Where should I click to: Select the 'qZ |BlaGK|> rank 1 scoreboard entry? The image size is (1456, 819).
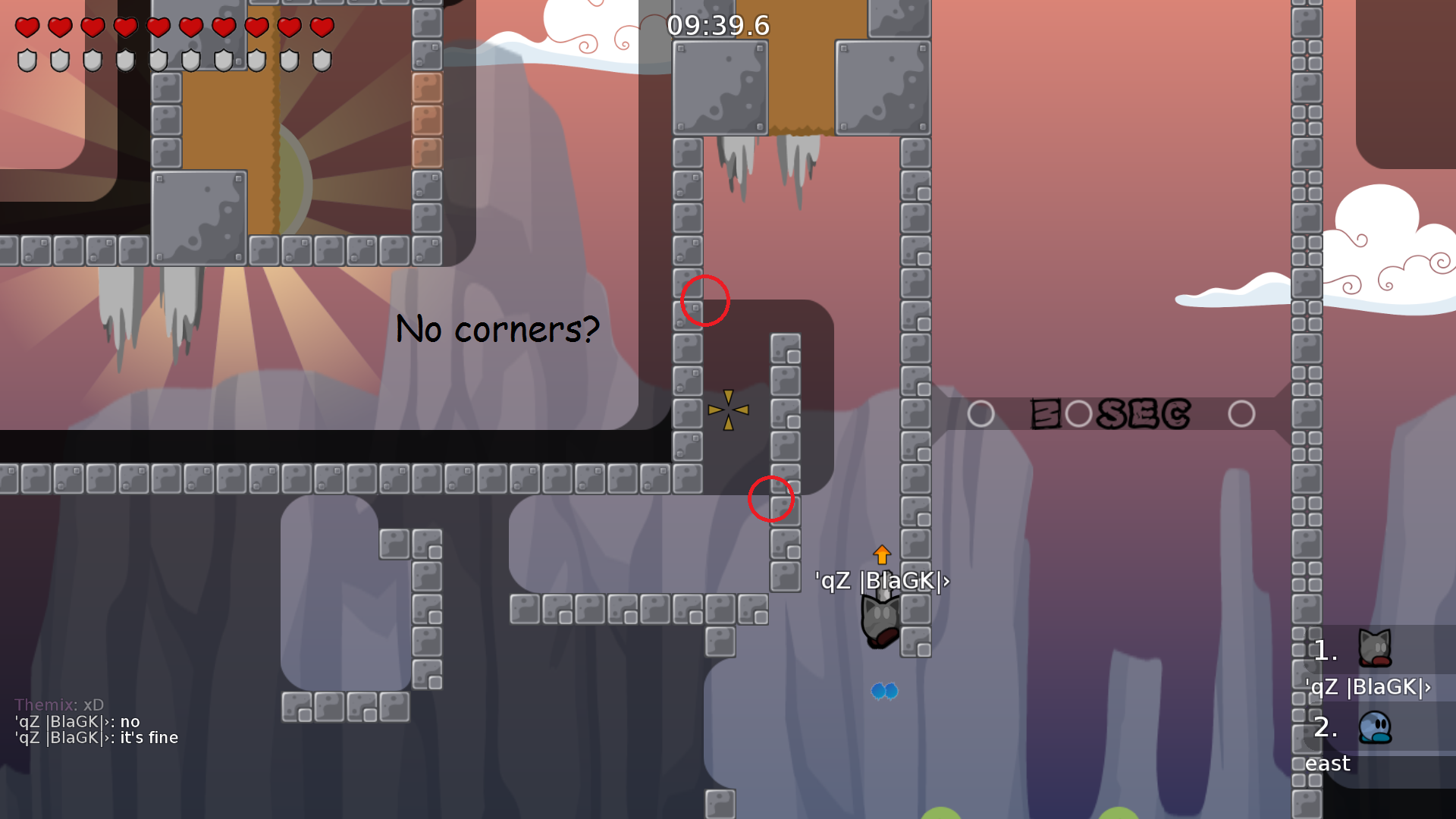(x=1368, y=664)
